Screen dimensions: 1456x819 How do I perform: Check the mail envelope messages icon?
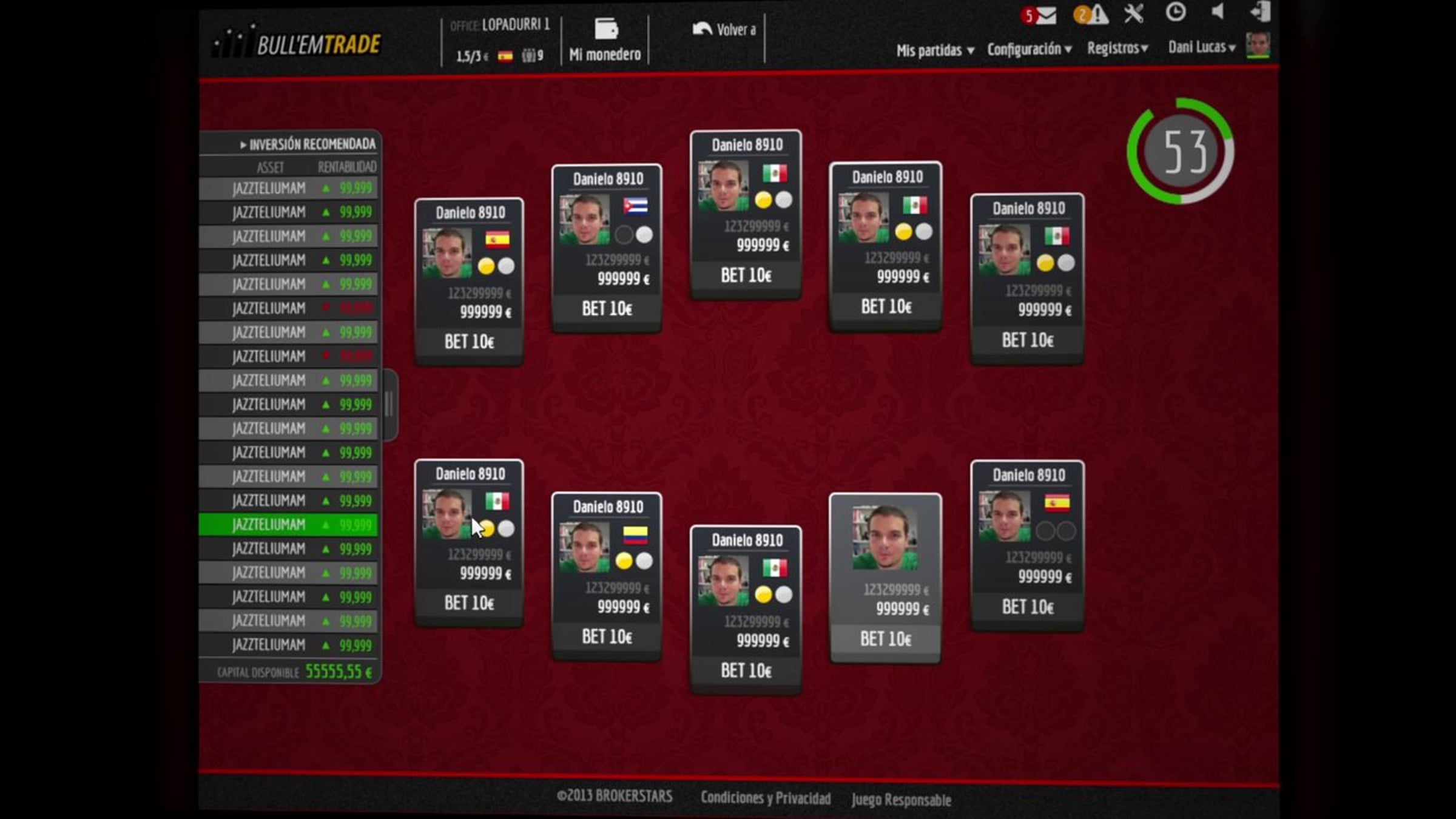click(x=1045, y=15)
